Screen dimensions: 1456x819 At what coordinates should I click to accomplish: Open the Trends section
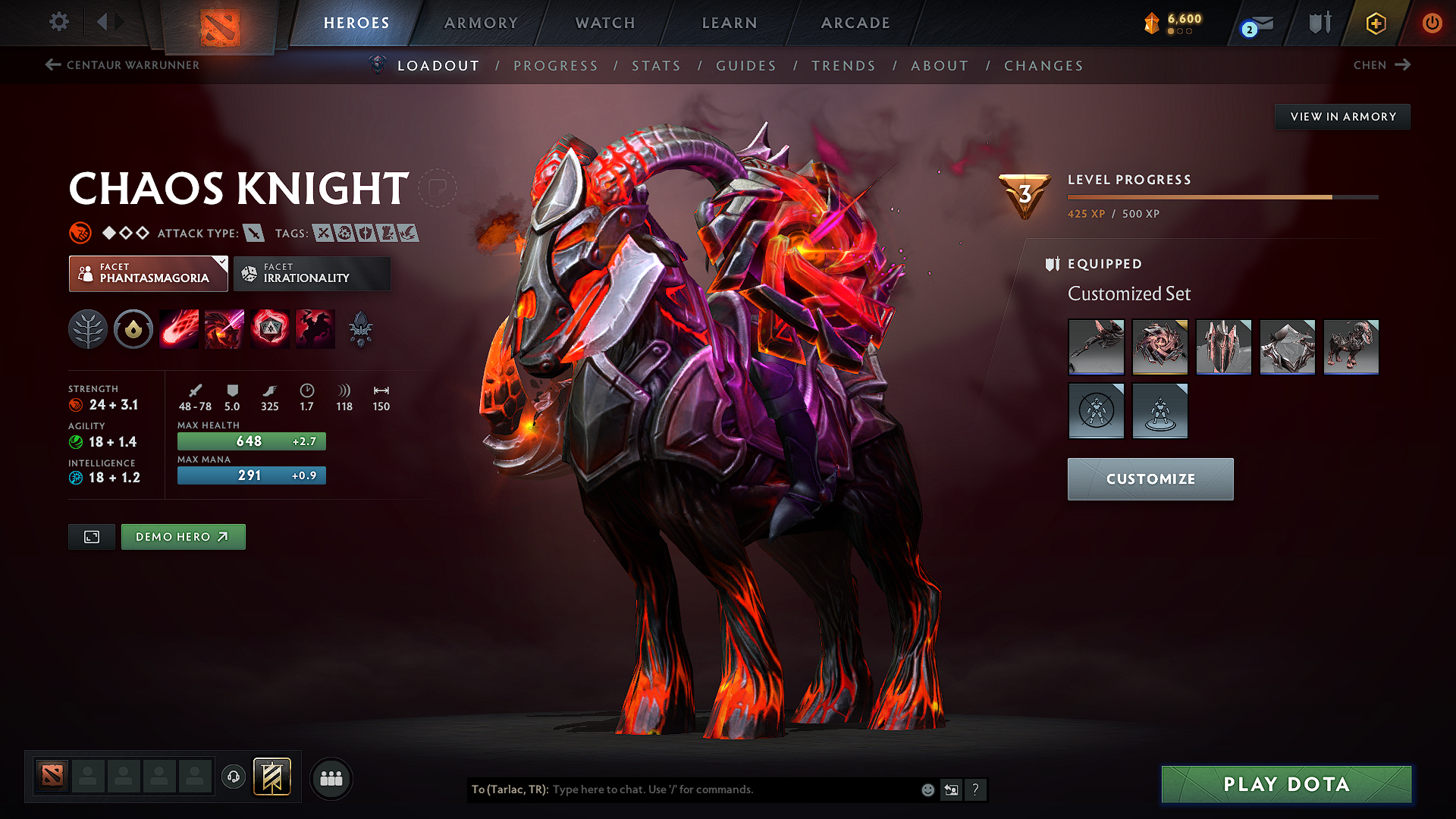843,66
